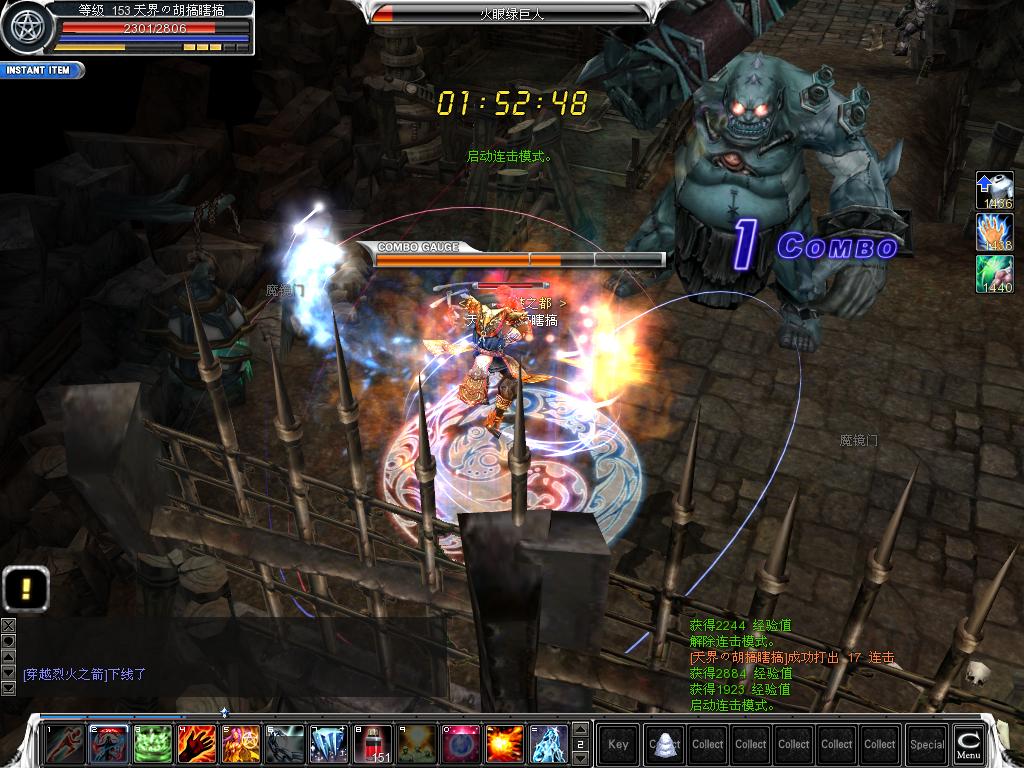1024x768 pixels.
Task: Open the INSTANT ITEM panel
Action: (42, 71)
